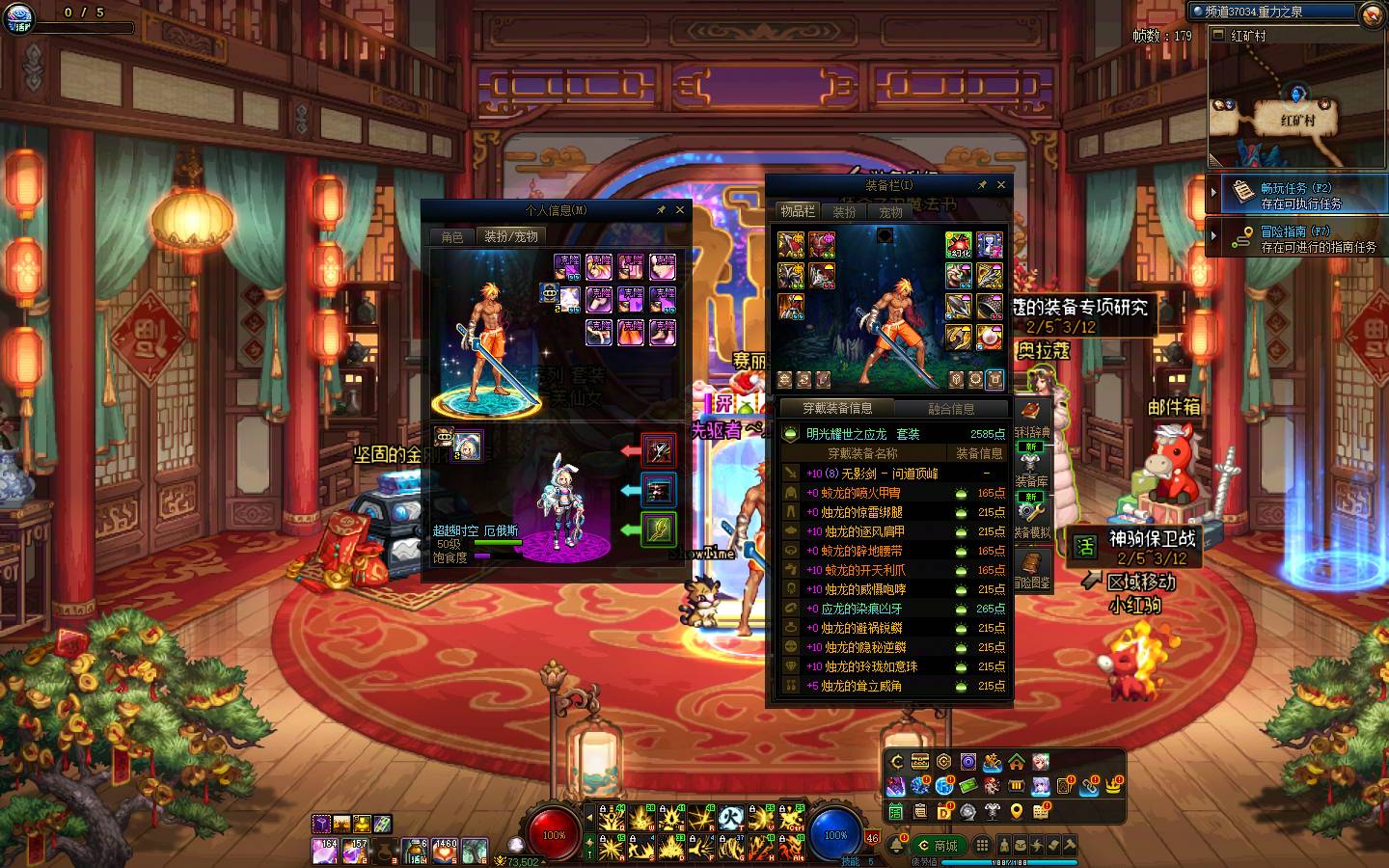Screen dimensions: 1389x868
Task: Close the equipment inventory window
Action: click(1001, 185)
